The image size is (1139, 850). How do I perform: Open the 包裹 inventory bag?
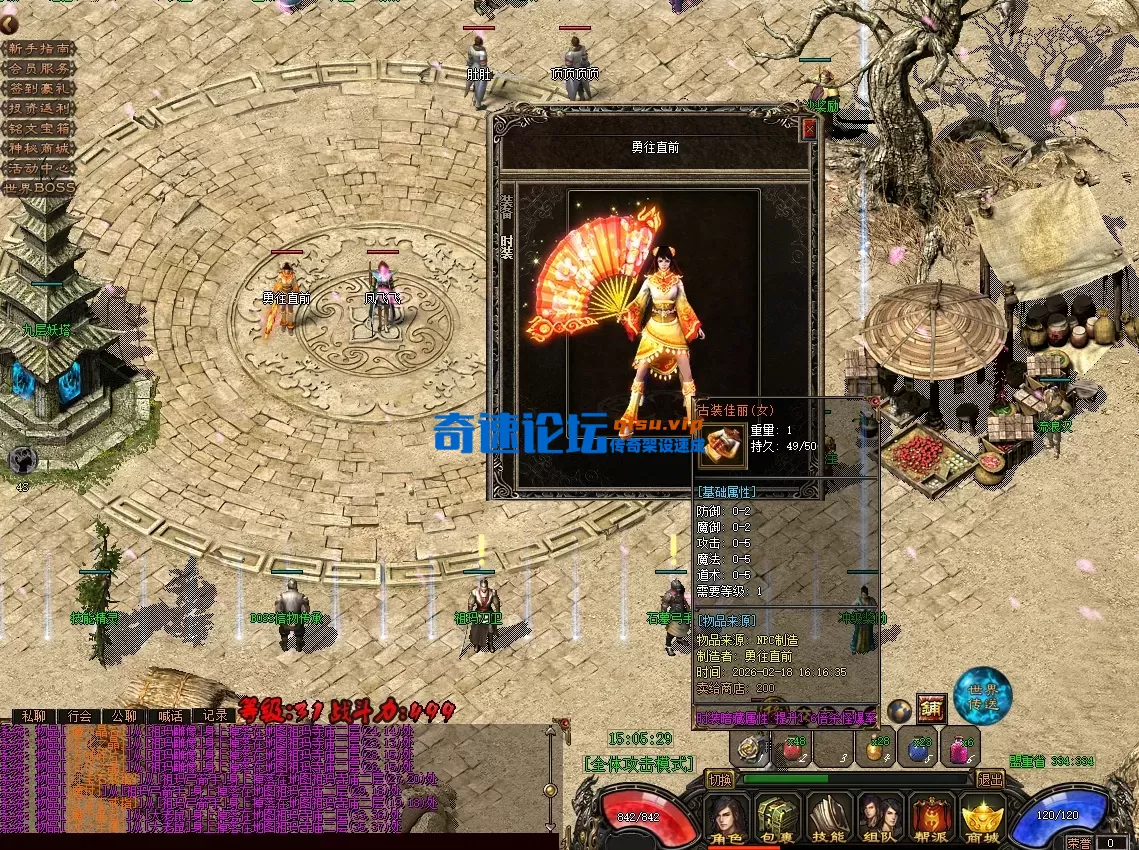point(778,817)
